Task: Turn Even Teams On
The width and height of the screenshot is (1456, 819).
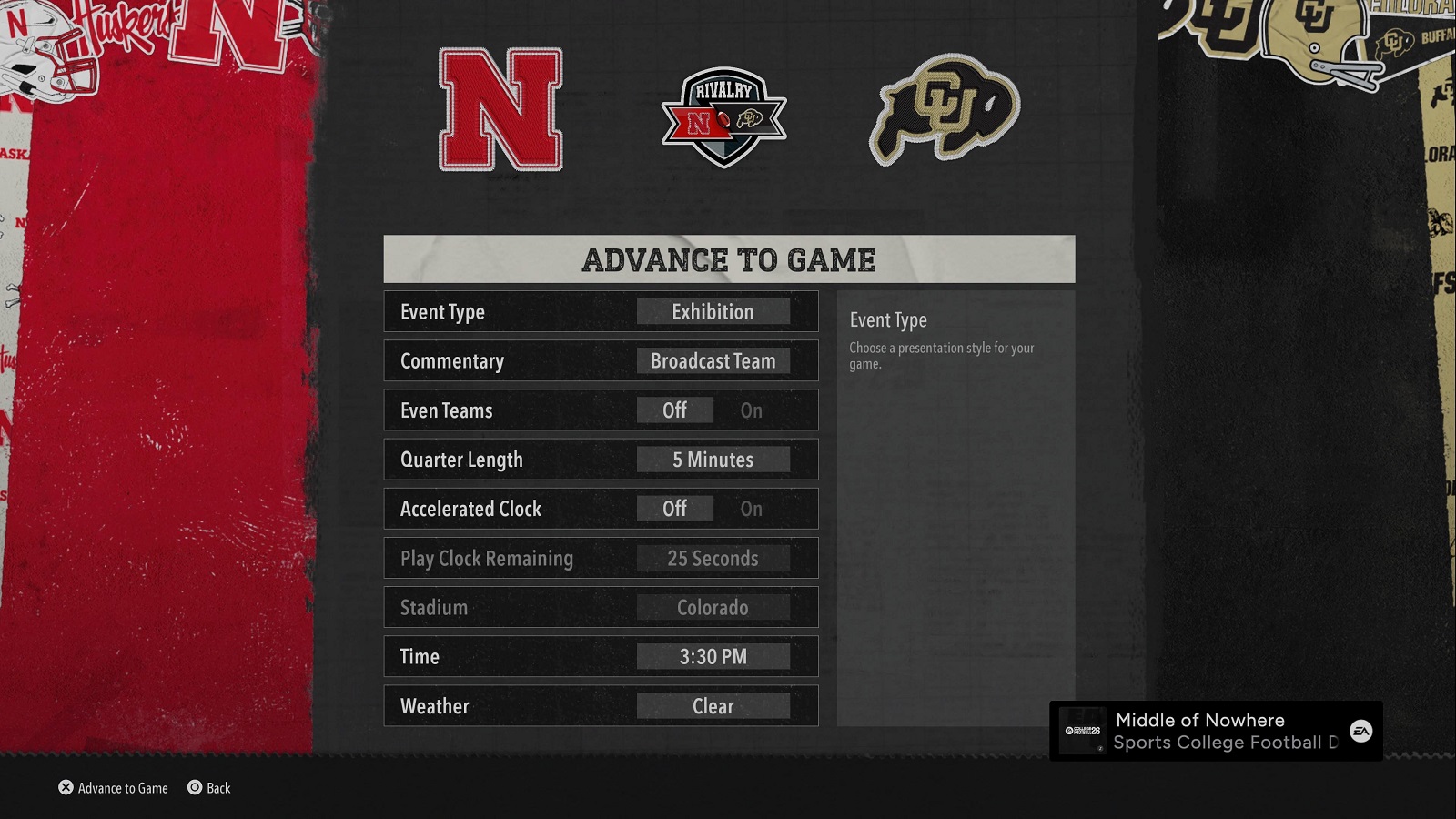Action: pos(751,410)
